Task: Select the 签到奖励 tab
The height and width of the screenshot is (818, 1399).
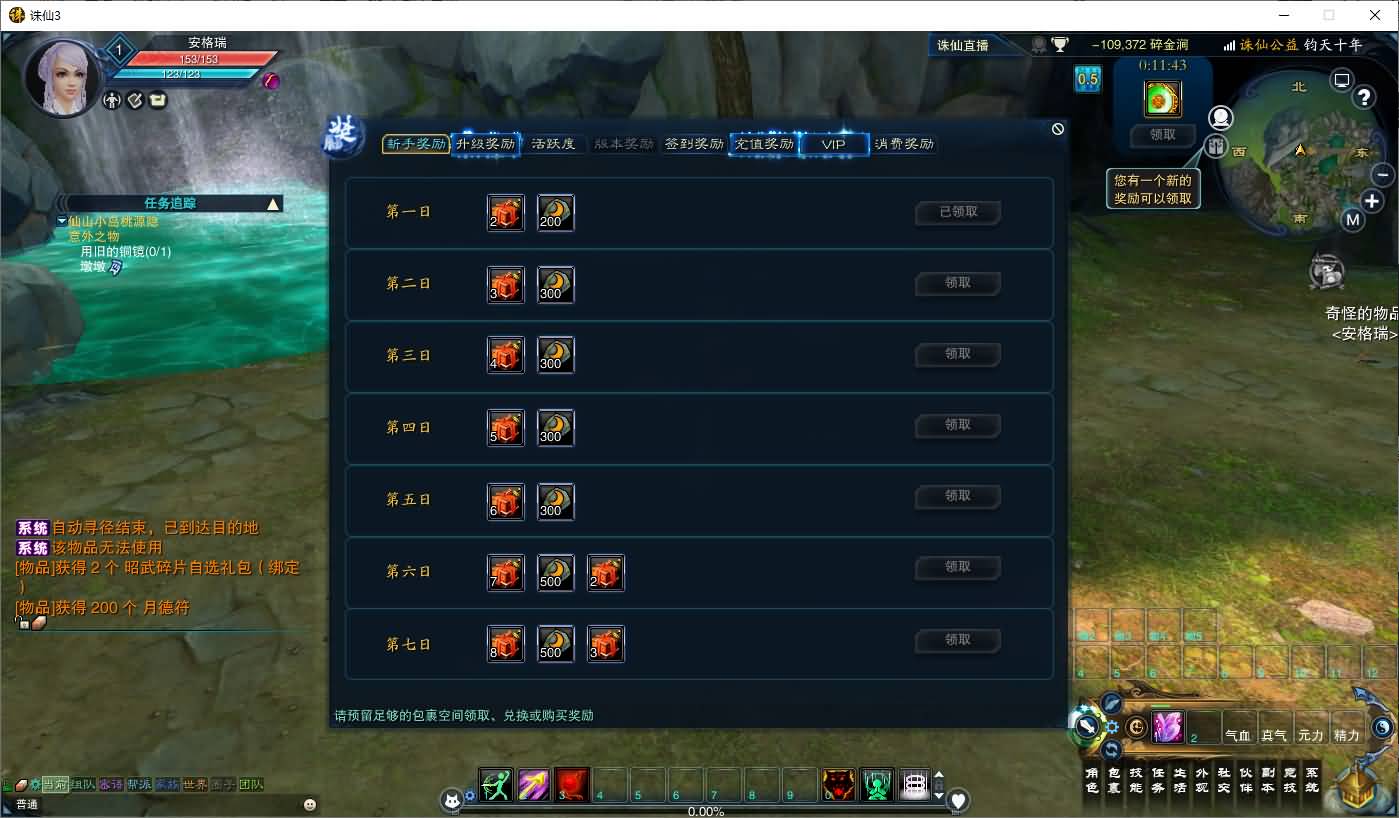Action: pyautogui.click(x=694, y=144)
